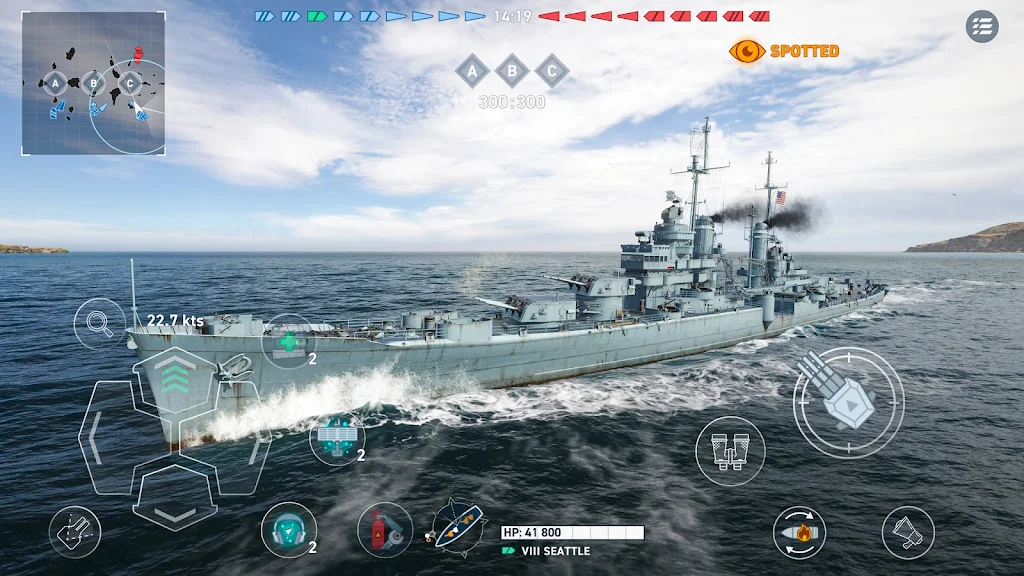Tap the minimap to expand it
Screen dimensions: 1024x576
coord(93,84)
